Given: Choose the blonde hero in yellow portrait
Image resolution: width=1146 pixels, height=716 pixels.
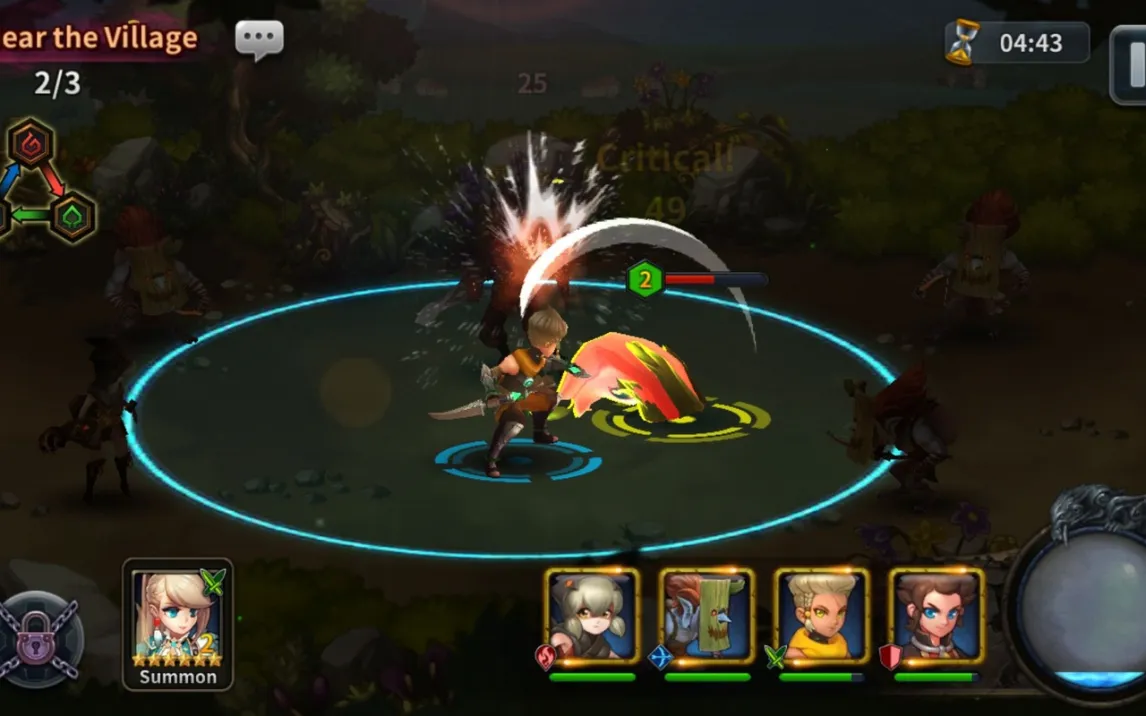Looking at the screenshot, I should click(821, 615).
